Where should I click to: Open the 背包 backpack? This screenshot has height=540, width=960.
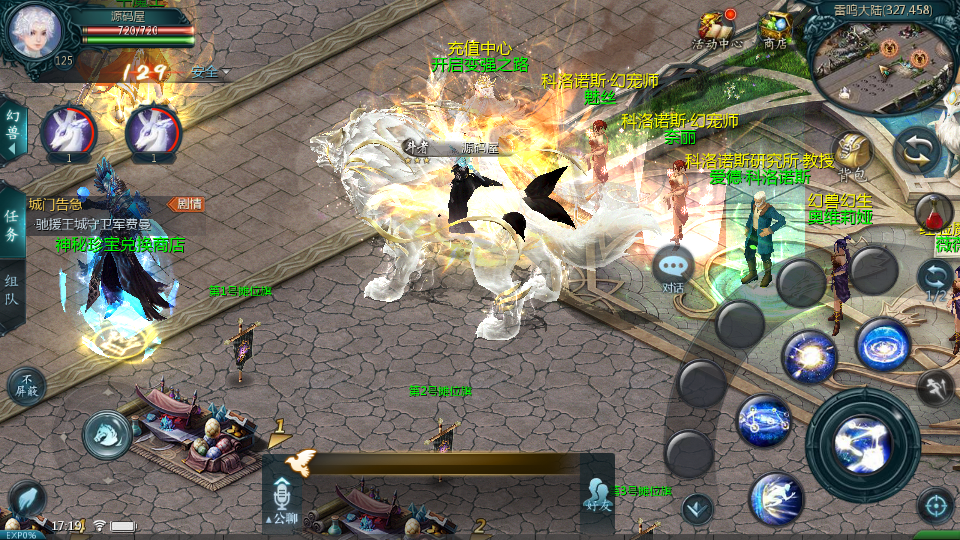[852, 153]
